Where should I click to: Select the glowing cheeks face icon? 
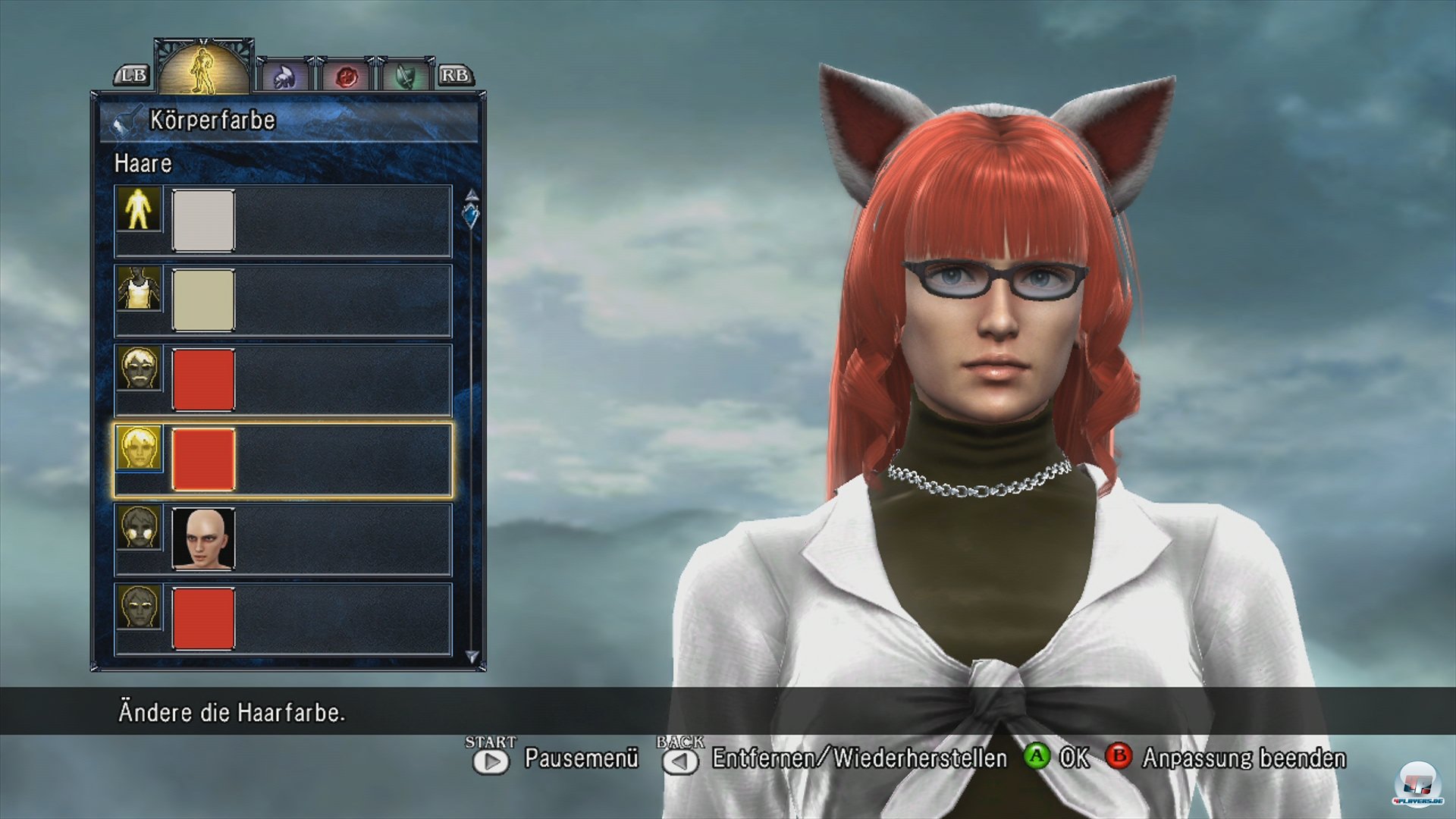[x=139, y=527]
